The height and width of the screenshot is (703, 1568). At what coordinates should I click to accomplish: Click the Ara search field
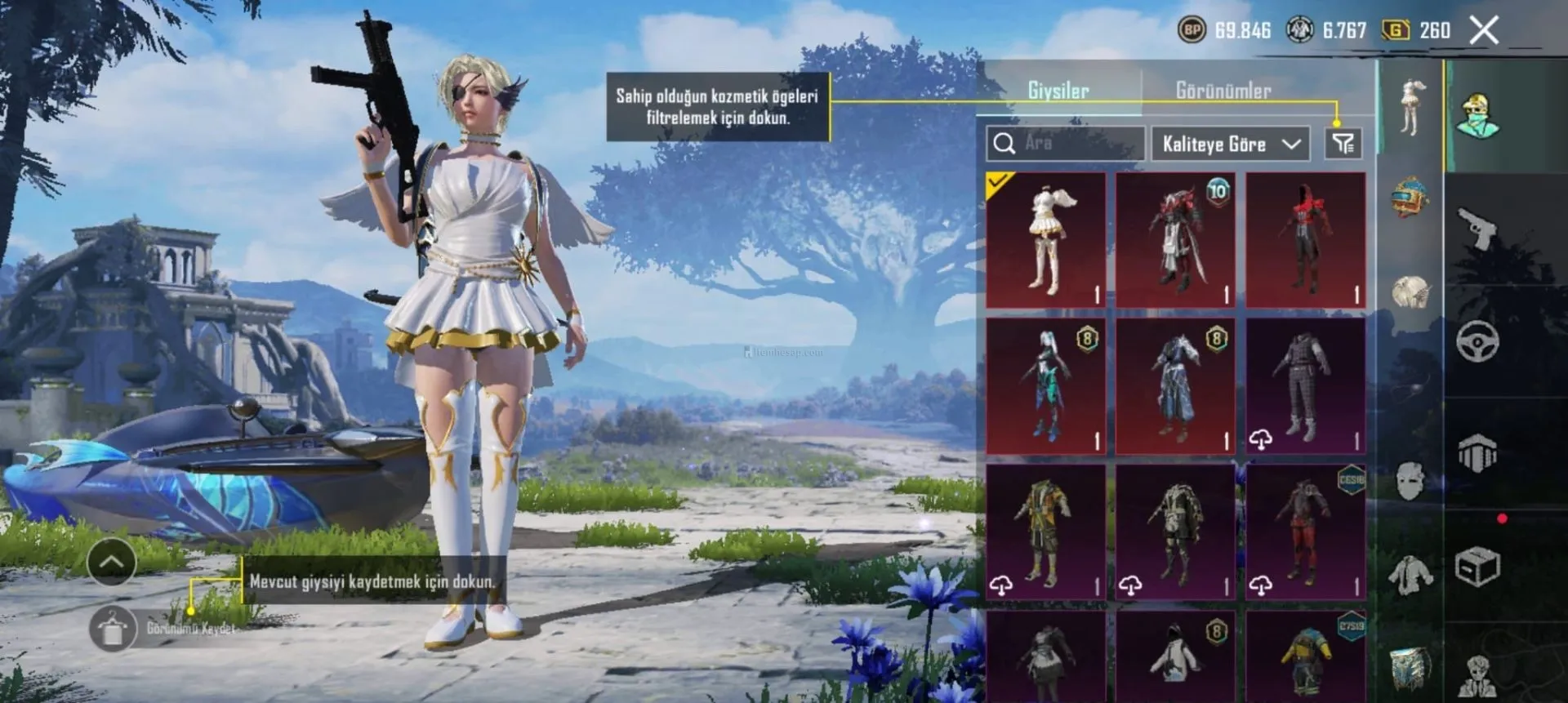pos(1065,144)
